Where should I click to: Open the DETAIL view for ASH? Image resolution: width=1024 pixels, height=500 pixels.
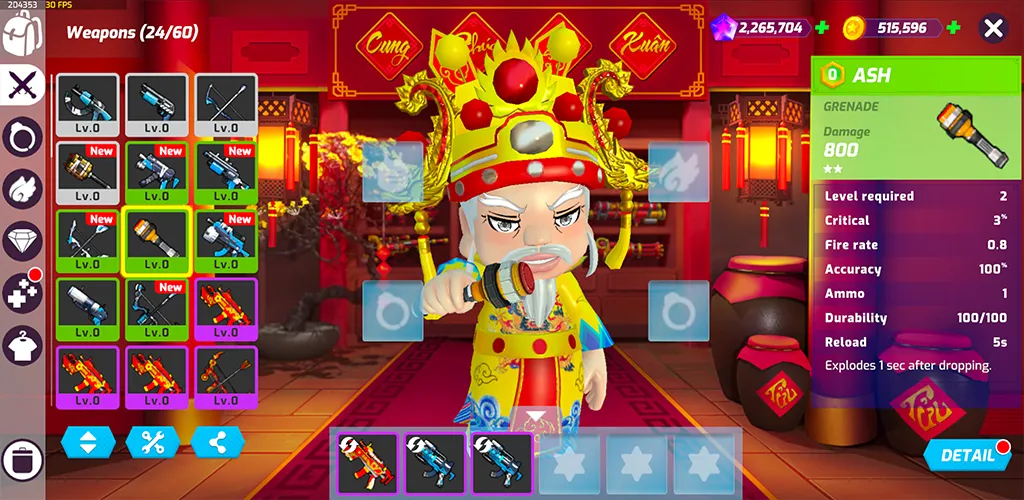click(x=965, y=455)
